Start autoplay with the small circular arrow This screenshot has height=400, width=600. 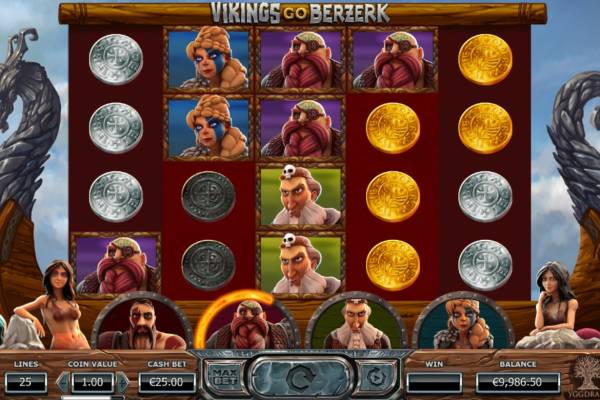coord(374,376)
